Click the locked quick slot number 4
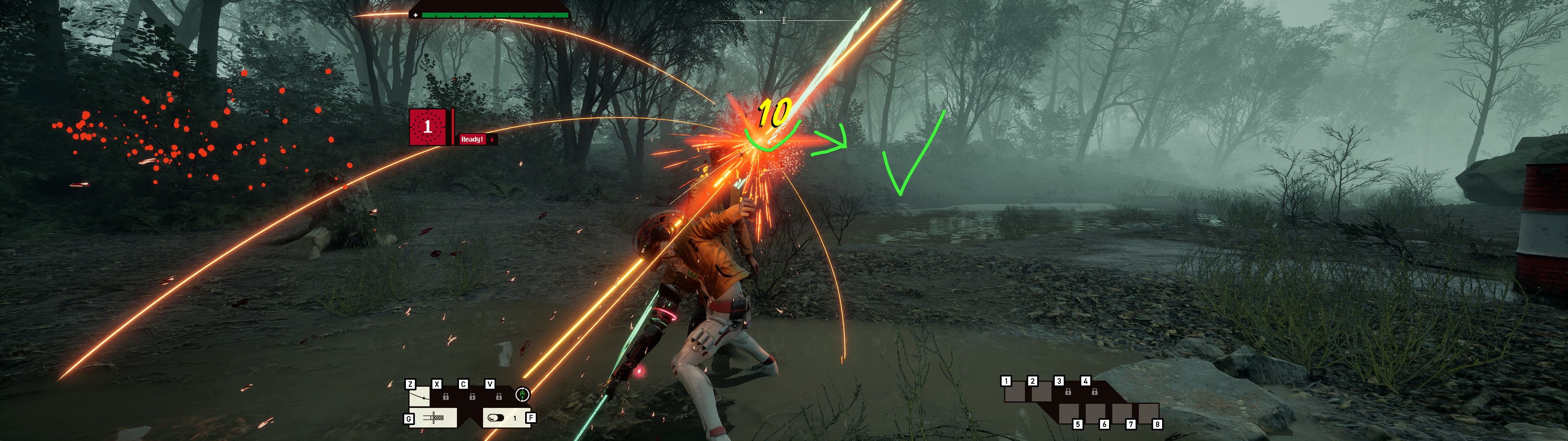The height and width of the screenshot is (441, 1568). [1094, 392]
